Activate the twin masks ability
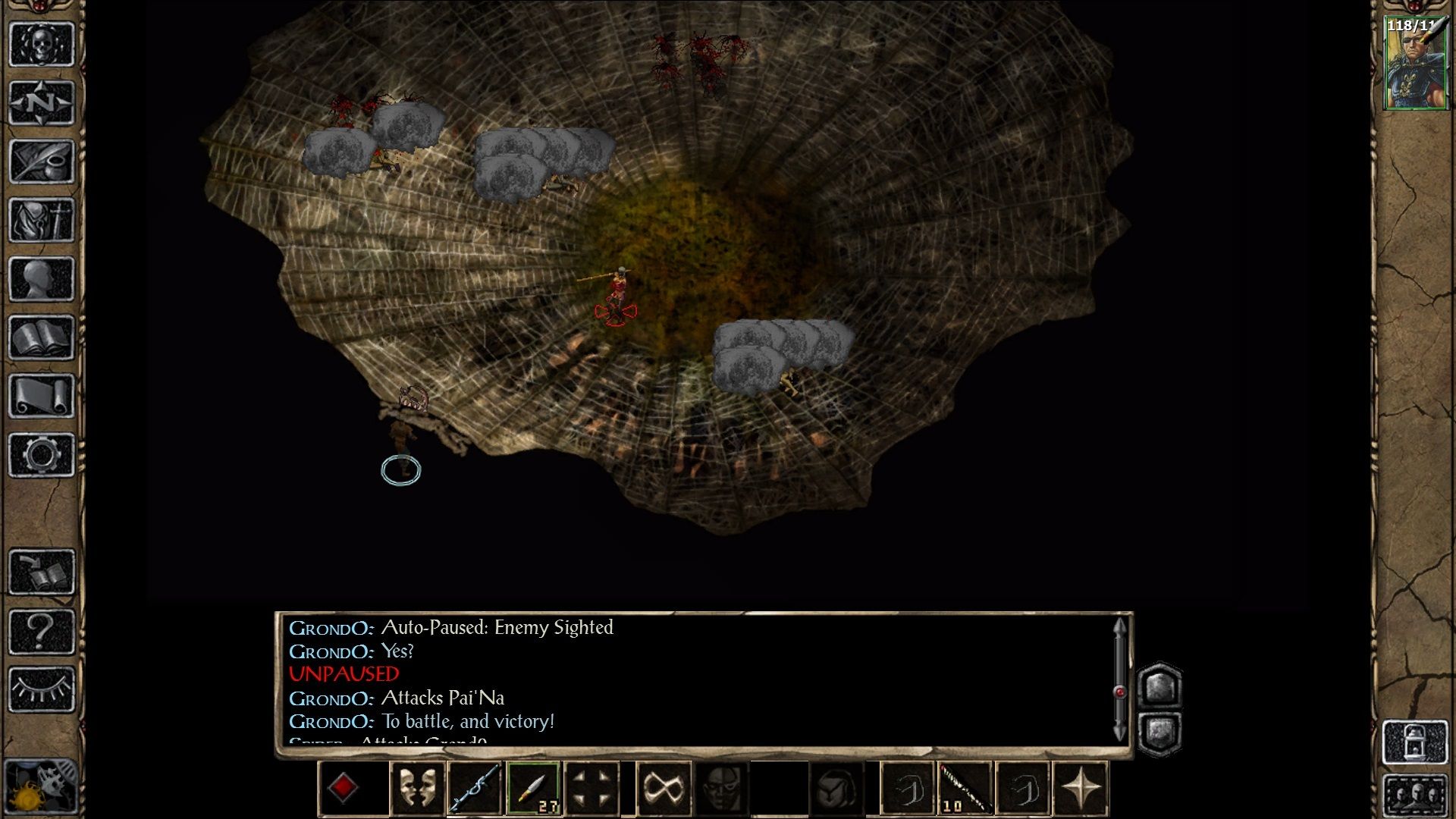The image size is (1456, 819). pyautogui.click(x=418, y=788)
